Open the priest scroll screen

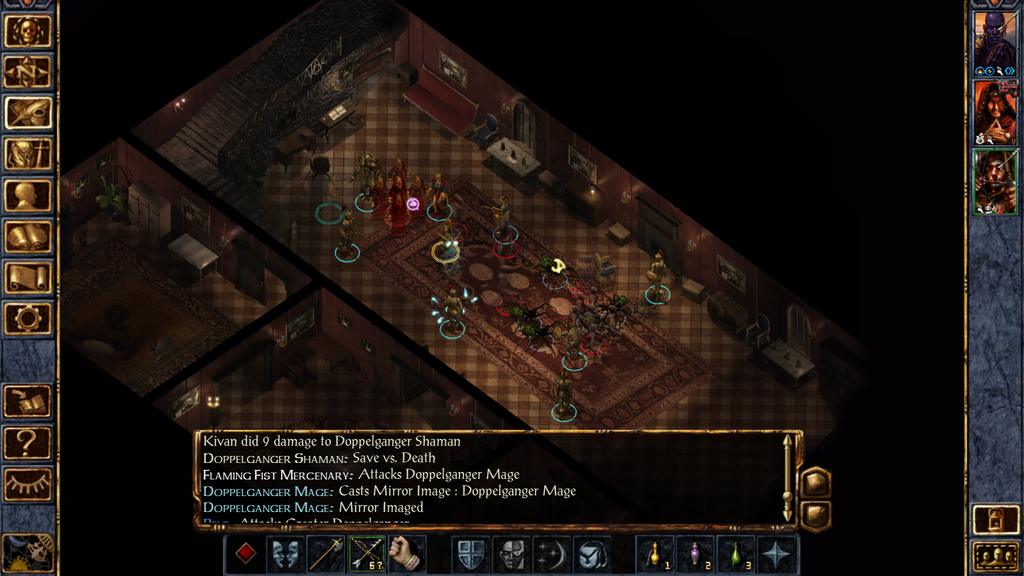(x=28, y=277)
